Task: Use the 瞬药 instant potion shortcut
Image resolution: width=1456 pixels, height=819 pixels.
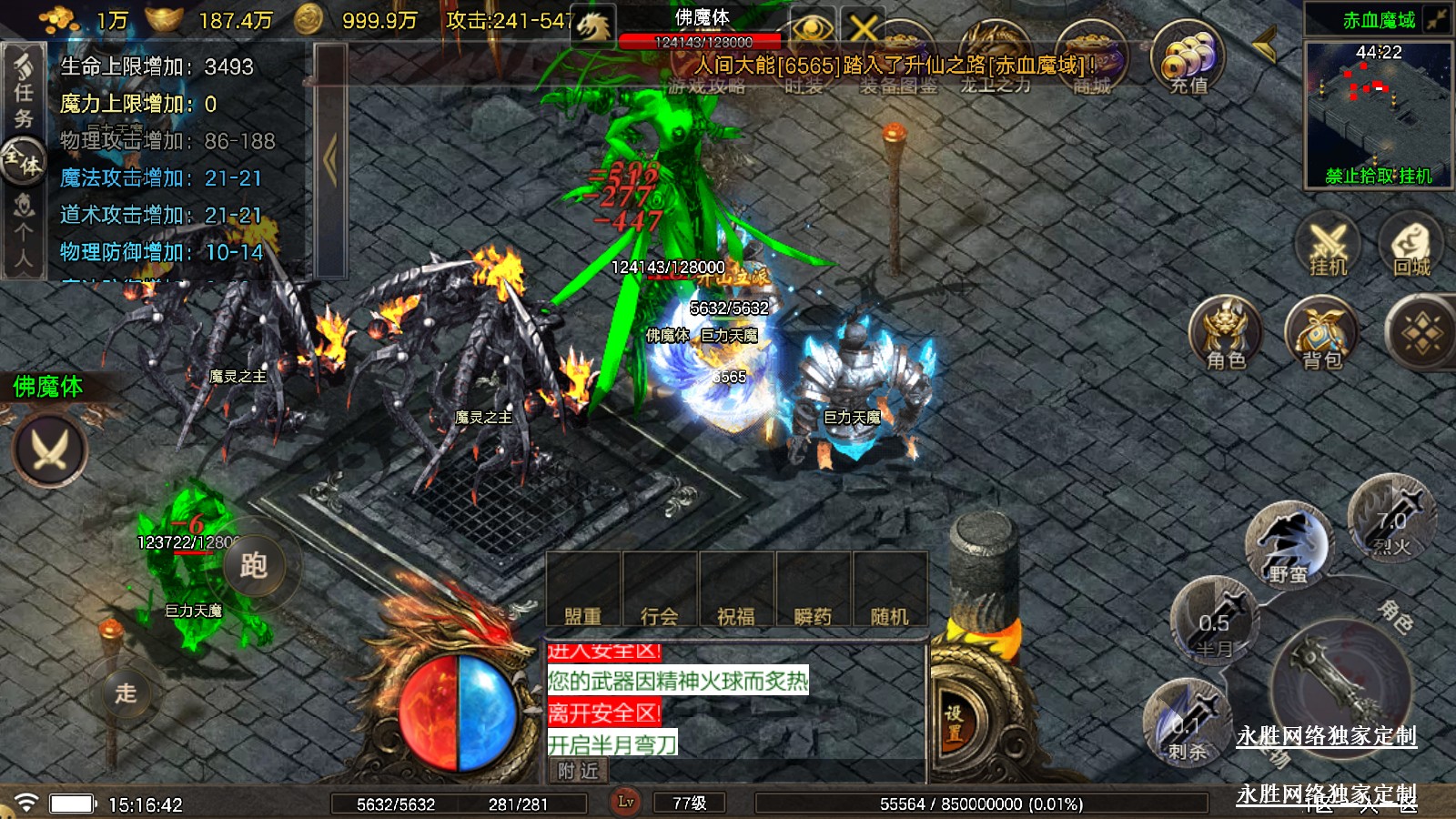Action: pos(813,591)
